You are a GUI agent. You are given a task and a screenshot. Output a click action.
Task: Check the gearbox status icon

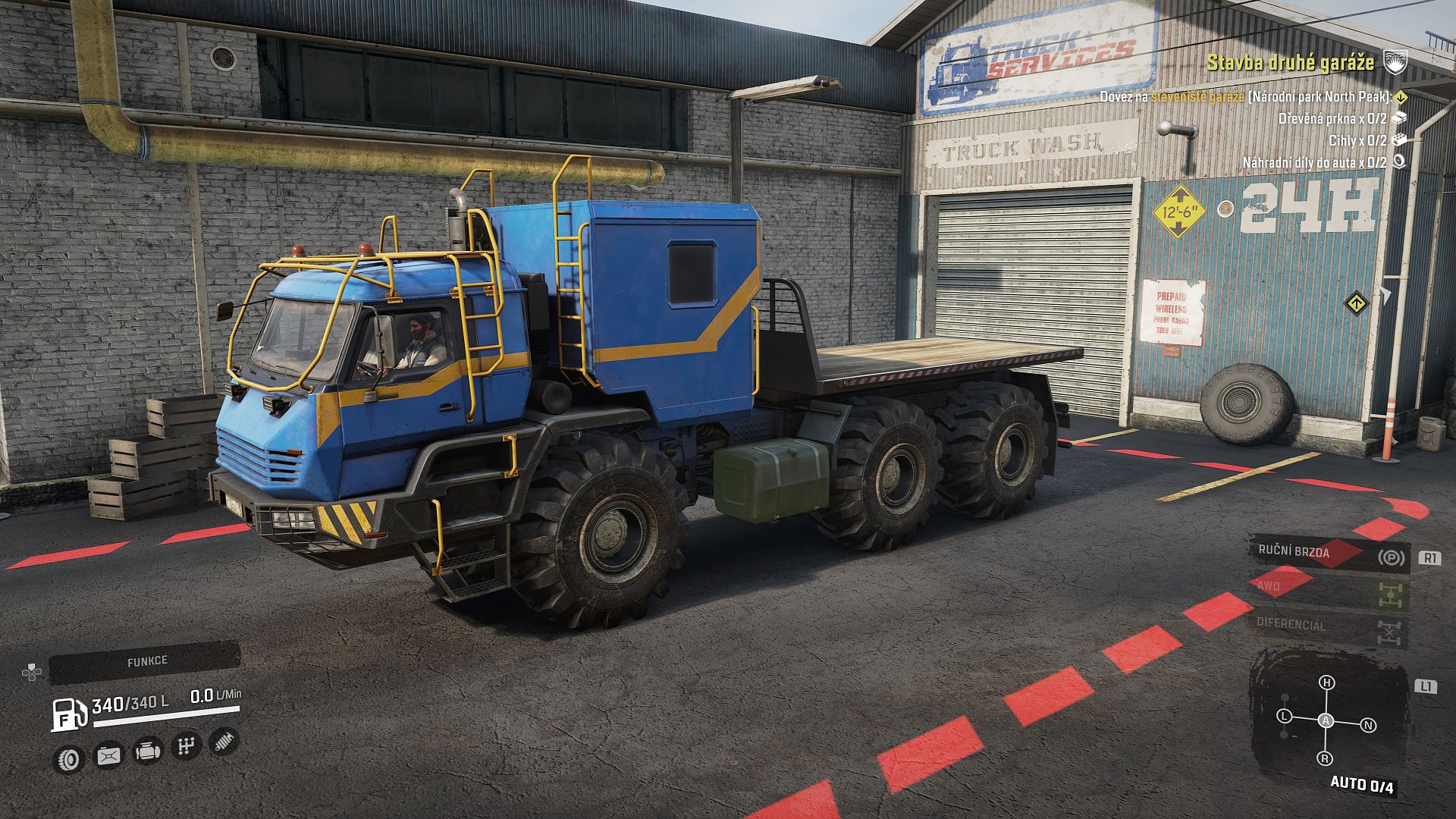185,746
